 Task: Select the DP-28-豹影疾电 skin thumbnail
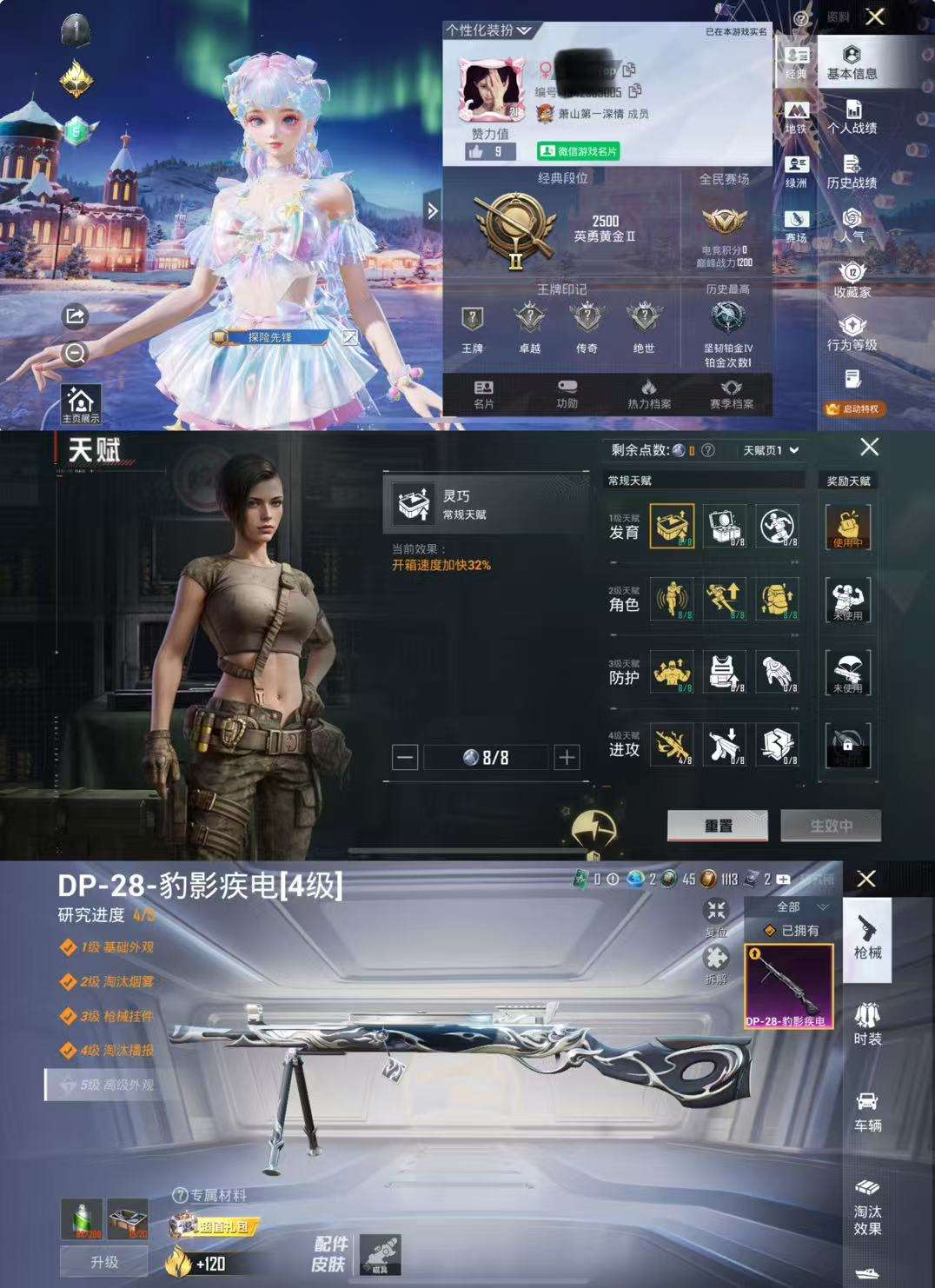pos(788,986)
